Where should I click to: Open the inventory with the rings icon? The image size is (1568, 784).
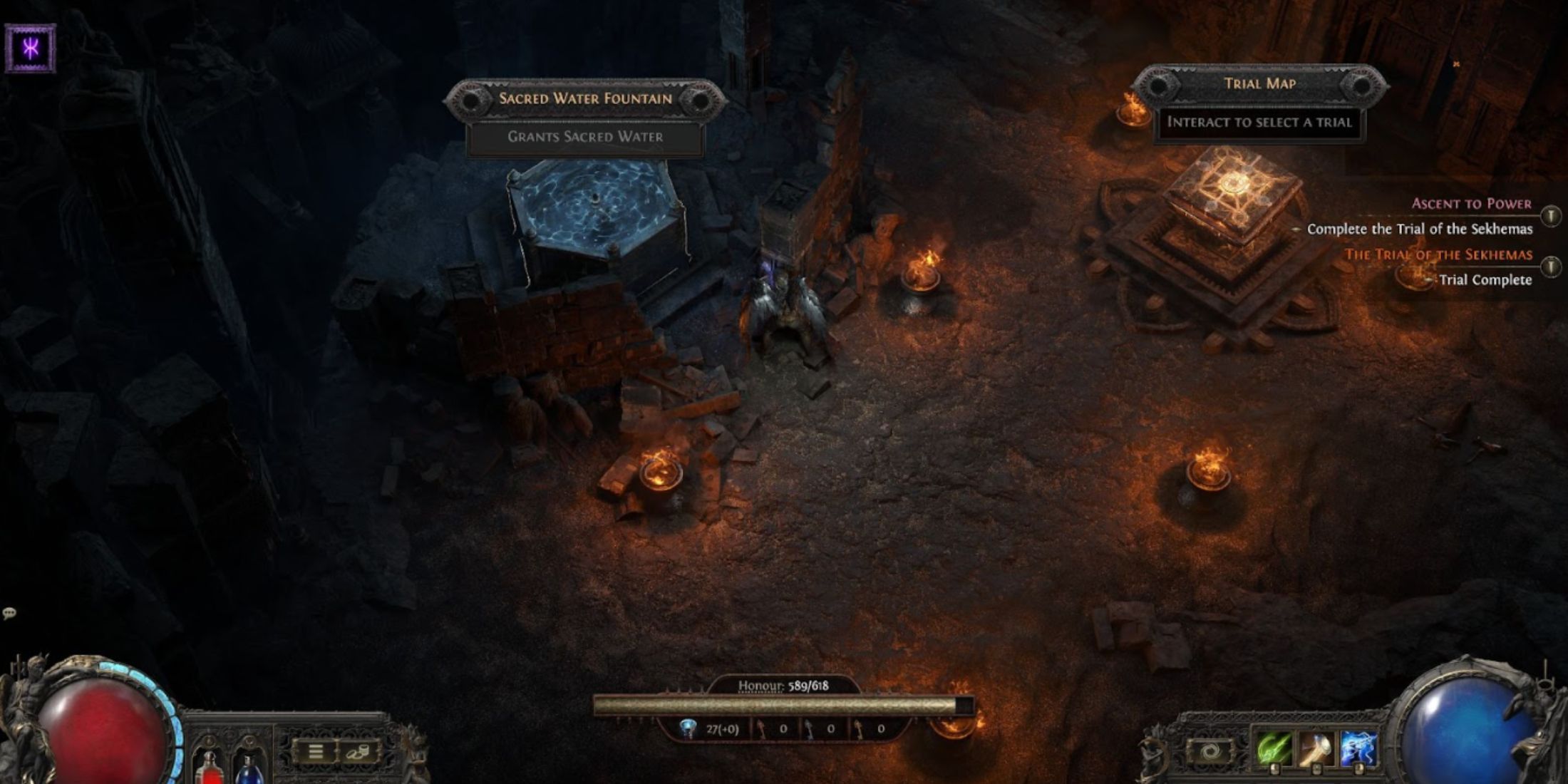(x=359, y=751)
